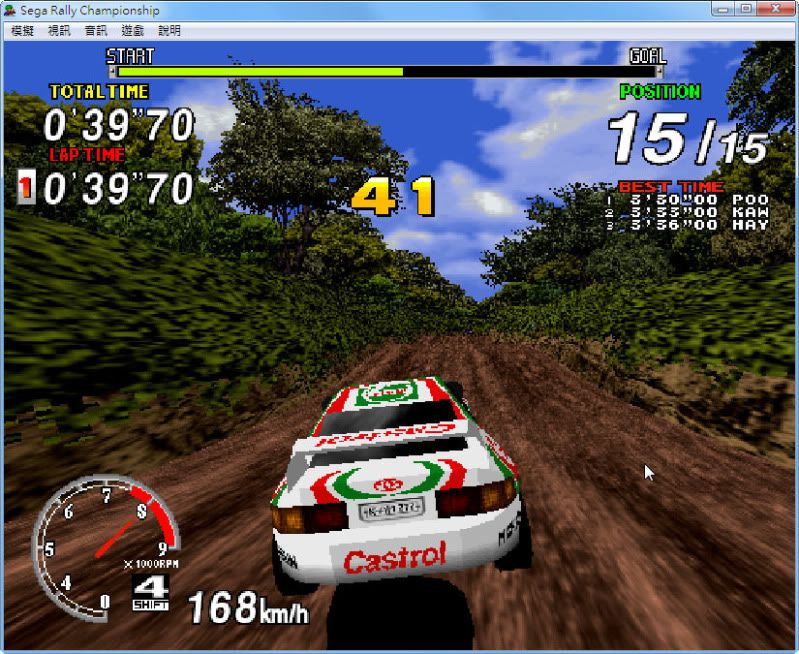Open the 音訊 menu
Screen dimensions: 799x654
point(96,31)
